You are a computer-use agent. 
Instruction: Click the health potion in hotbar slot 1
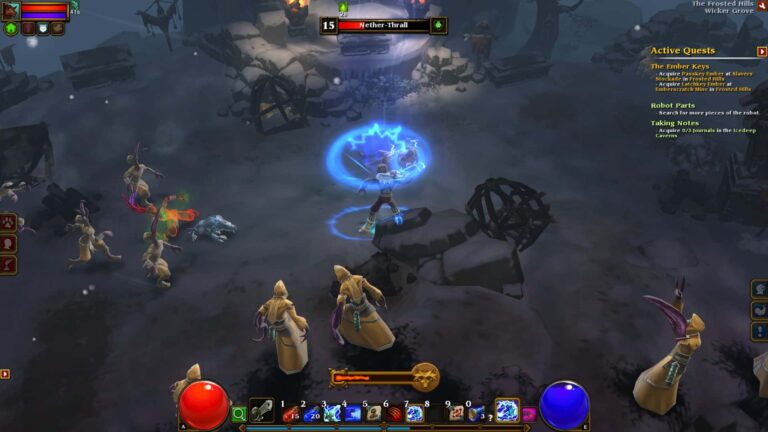289,411
